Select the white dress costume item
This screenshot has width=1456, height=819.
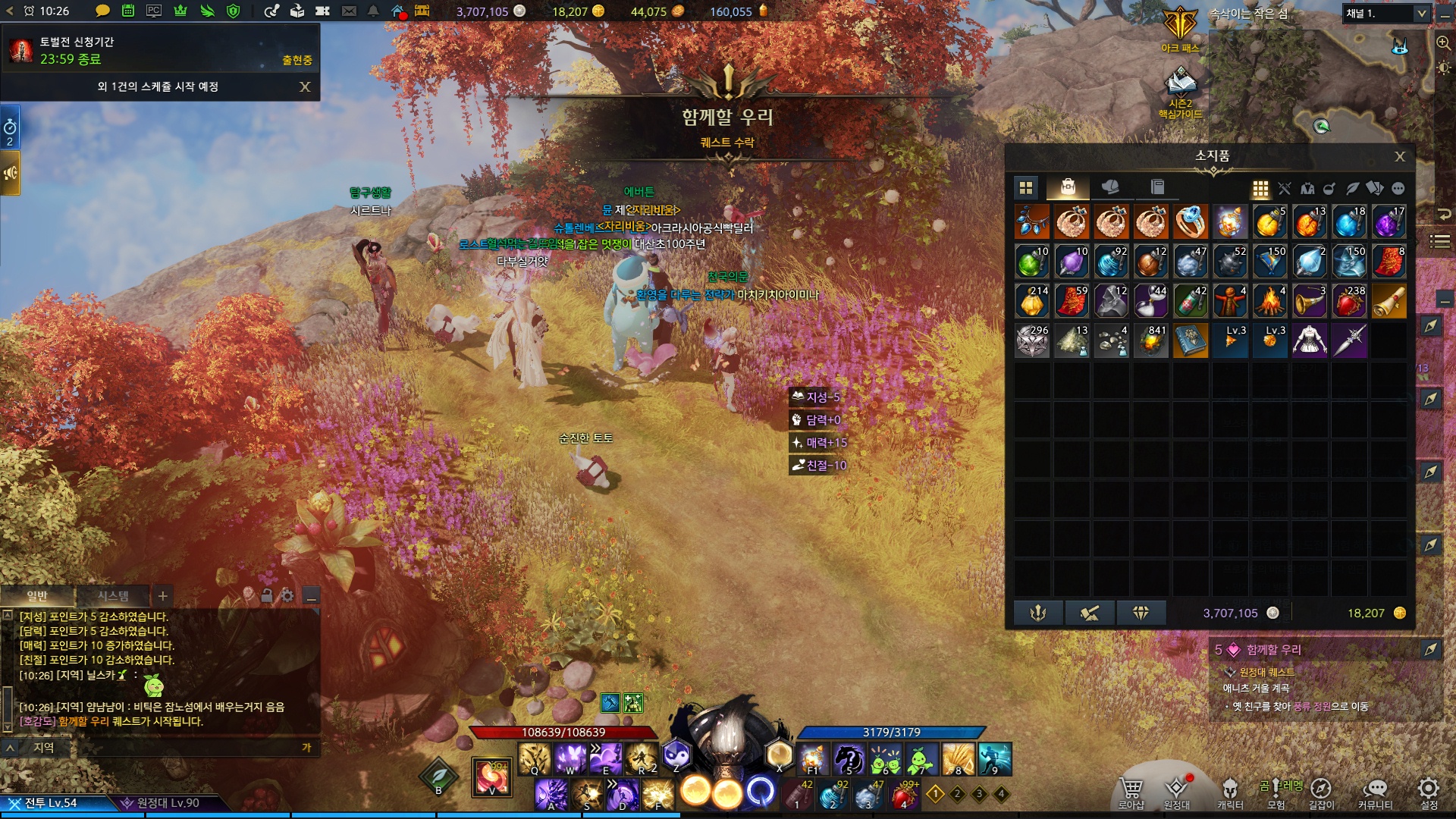[1309, 340]
